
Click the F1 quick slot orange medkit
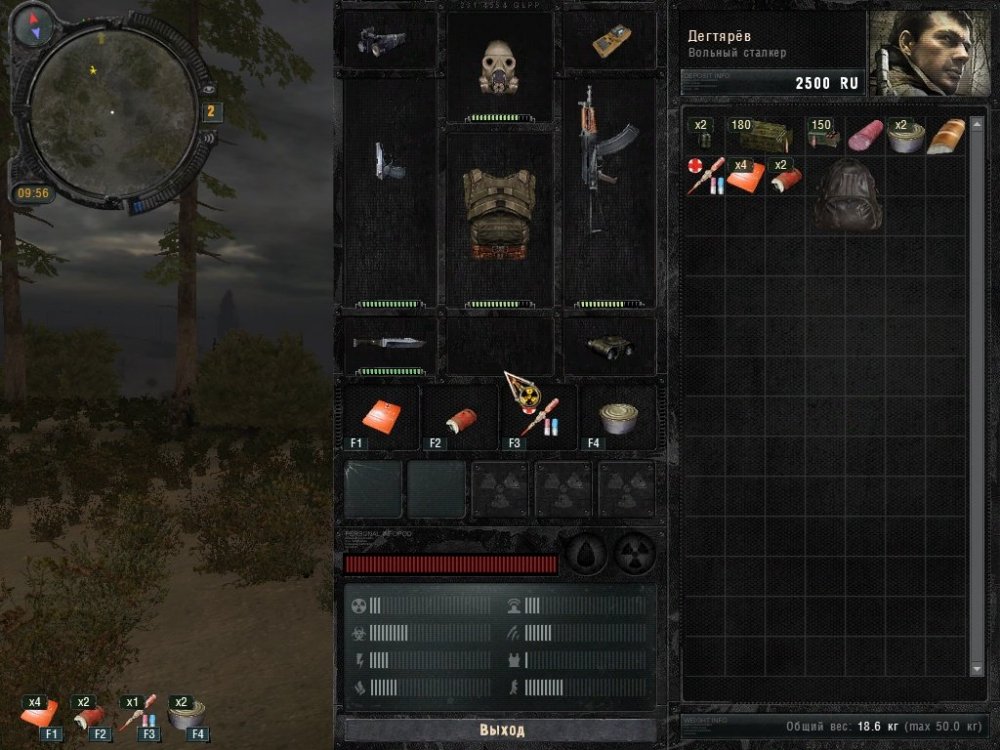pyautogui.click(x=381, y=415)
